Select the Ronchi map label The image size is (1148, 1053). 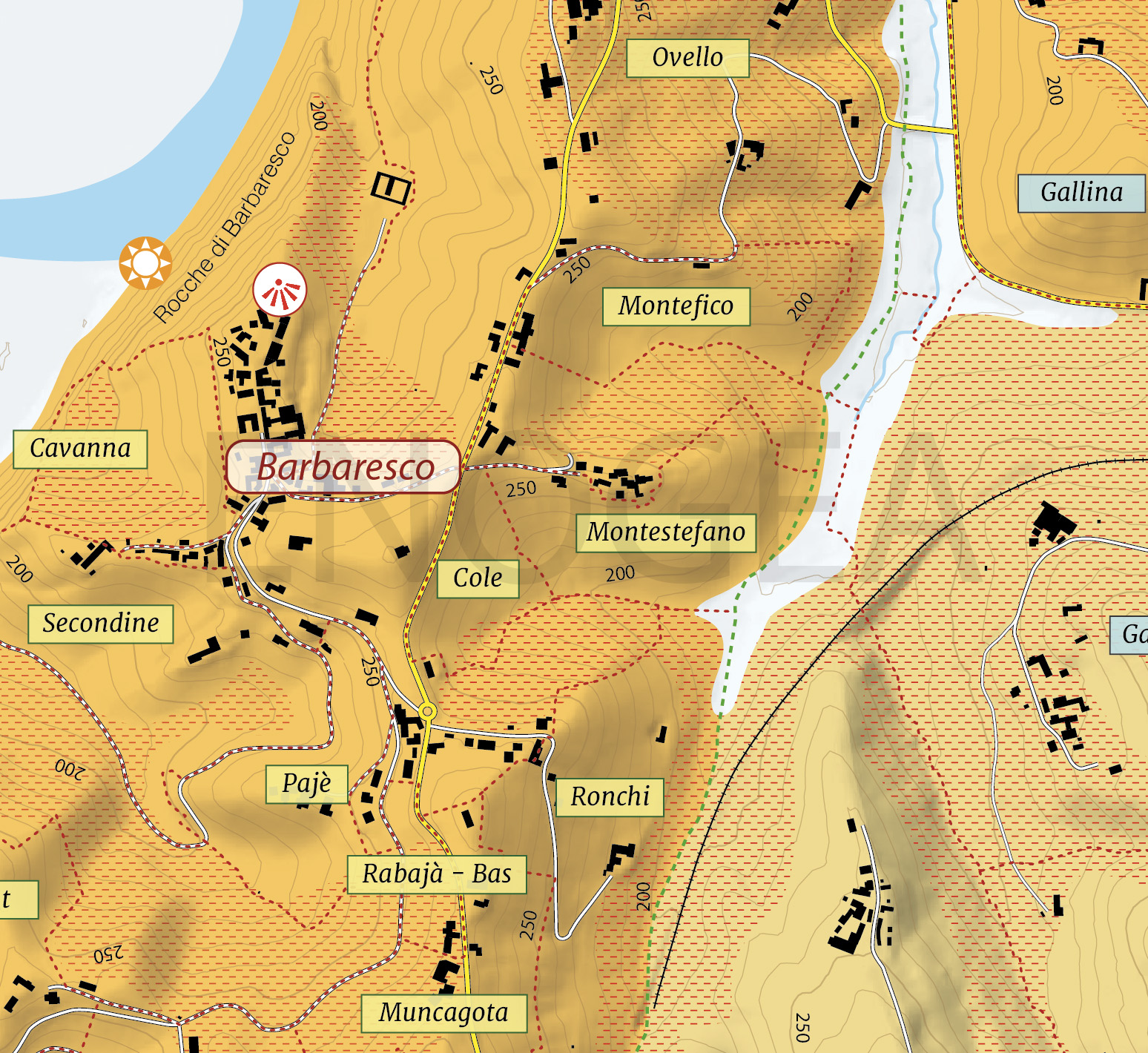[x=610, y=797]
